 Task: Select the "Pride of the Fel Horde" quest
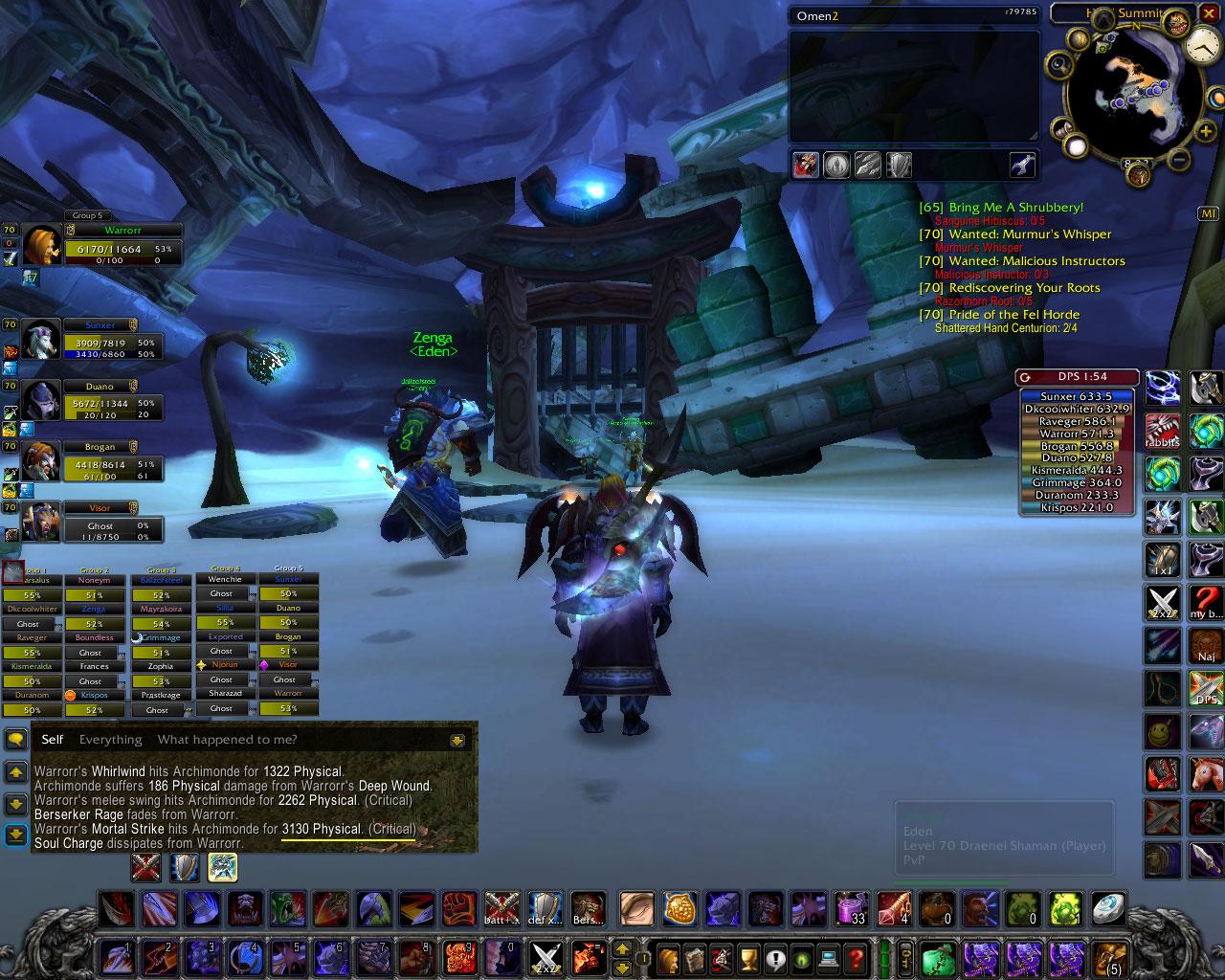coord(1013,315)
